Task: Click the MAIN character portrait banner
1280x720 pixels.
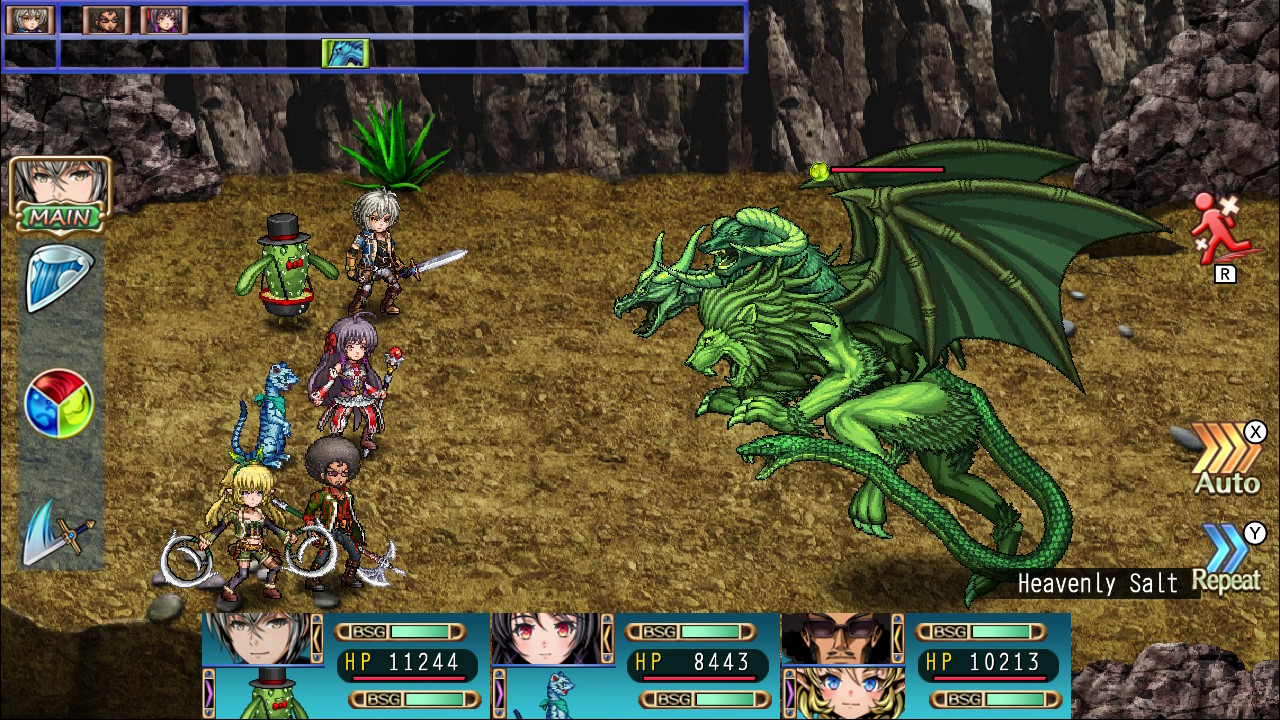Action: pos(58,195)
